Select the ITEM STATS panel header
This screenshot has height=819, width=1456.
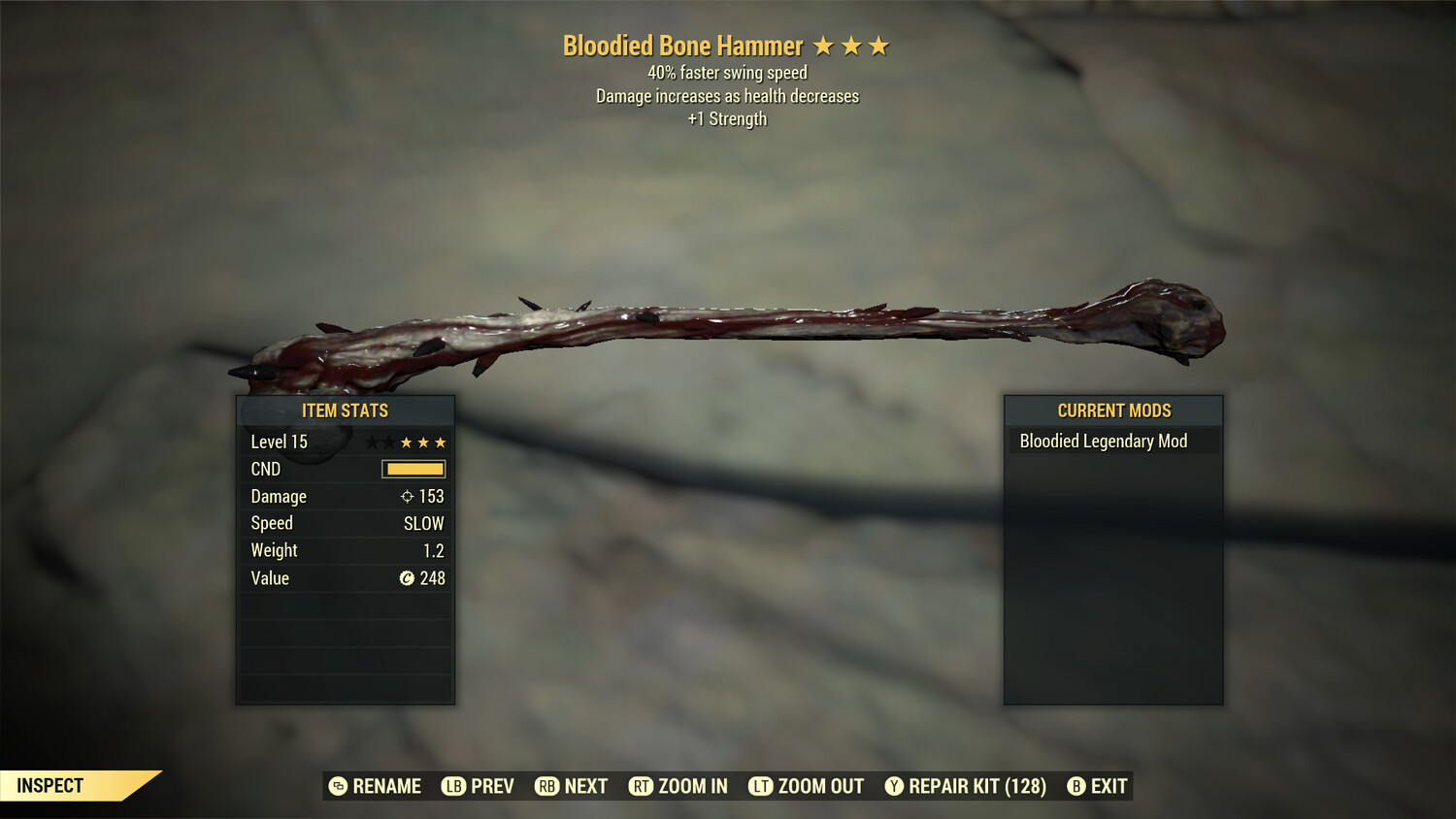point(346,410)
